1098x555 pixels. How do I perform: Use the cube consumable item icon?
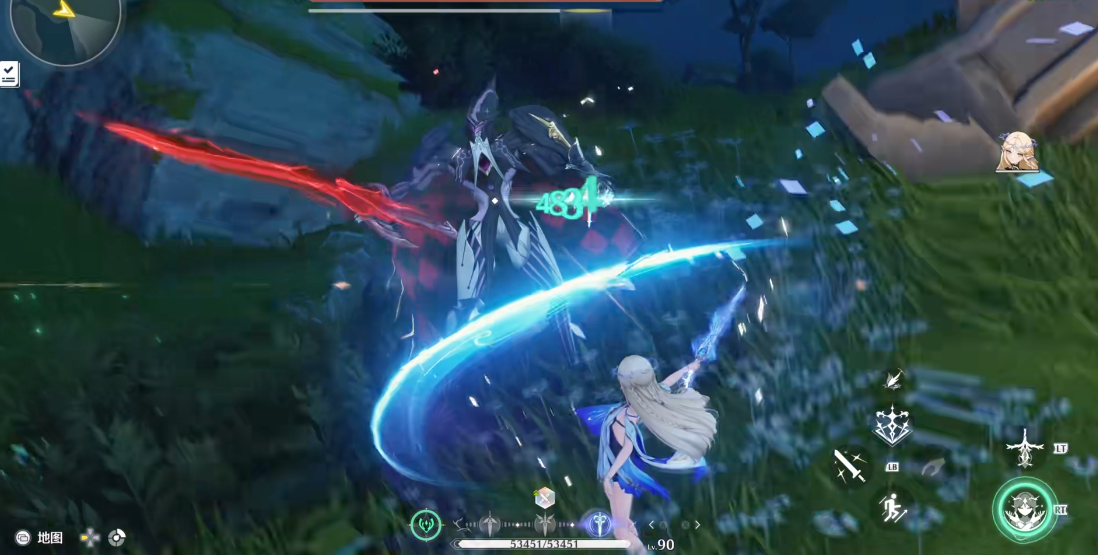point(544,498)
